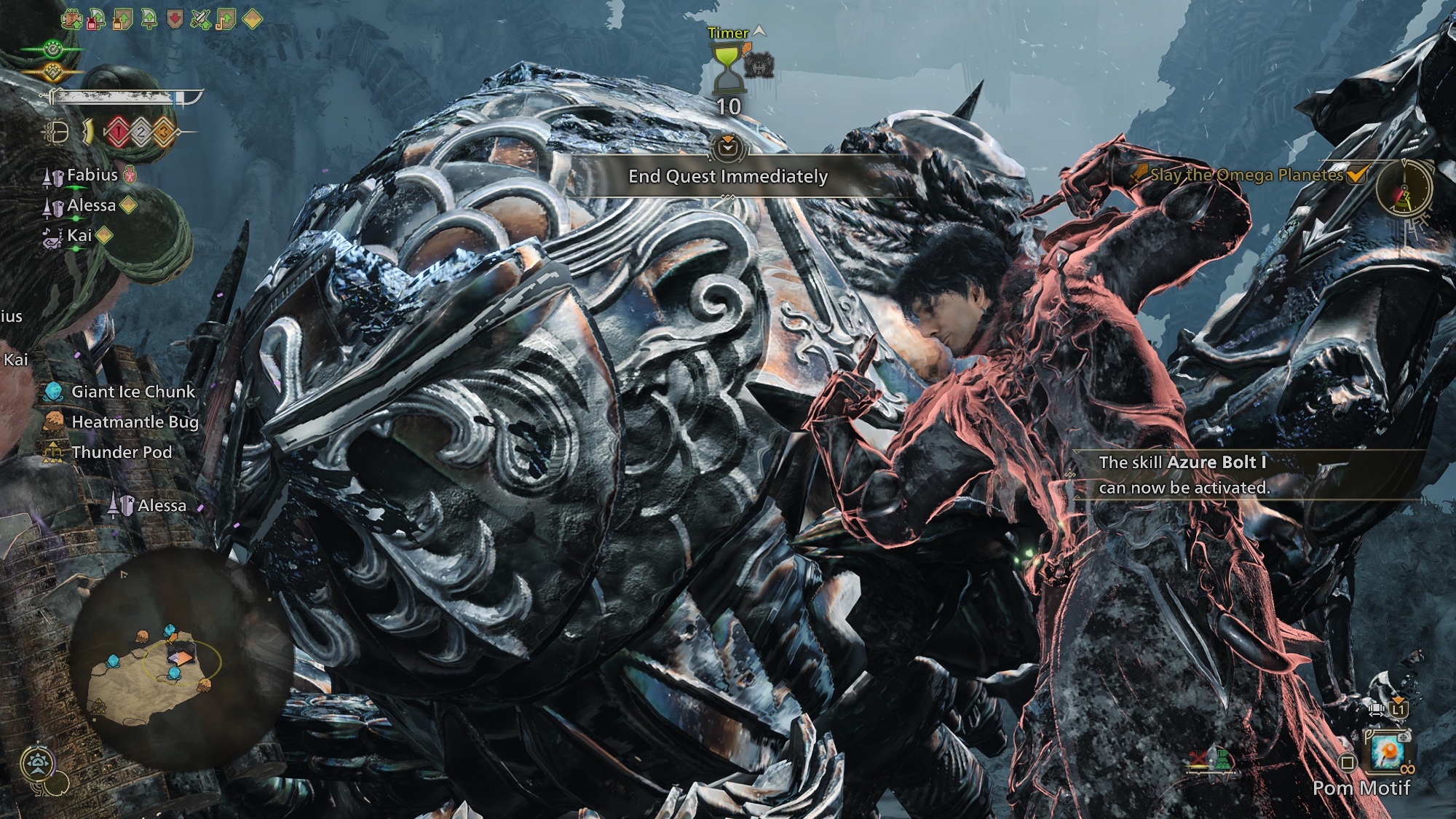Image resolution: width=1456 pixels, height=819 pixels.
Task: Open the Slay the Omega Planetes objective
Action: pyautogui.click(x=1246, y=175)
